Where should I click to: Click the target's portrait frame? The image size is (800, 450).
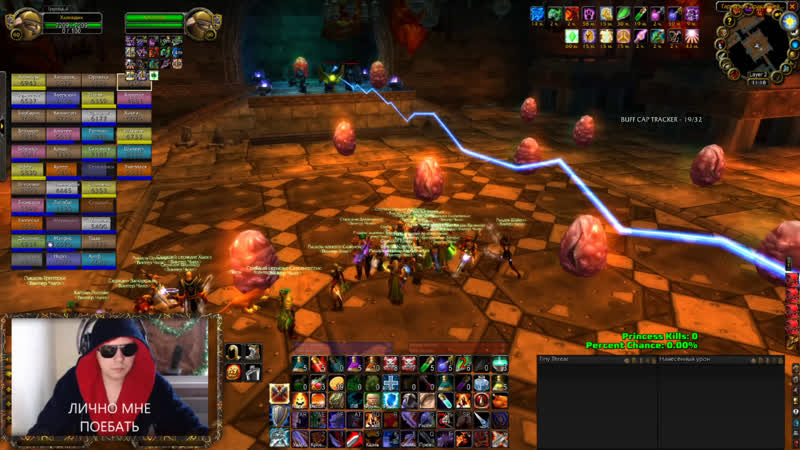coord(202,24)
